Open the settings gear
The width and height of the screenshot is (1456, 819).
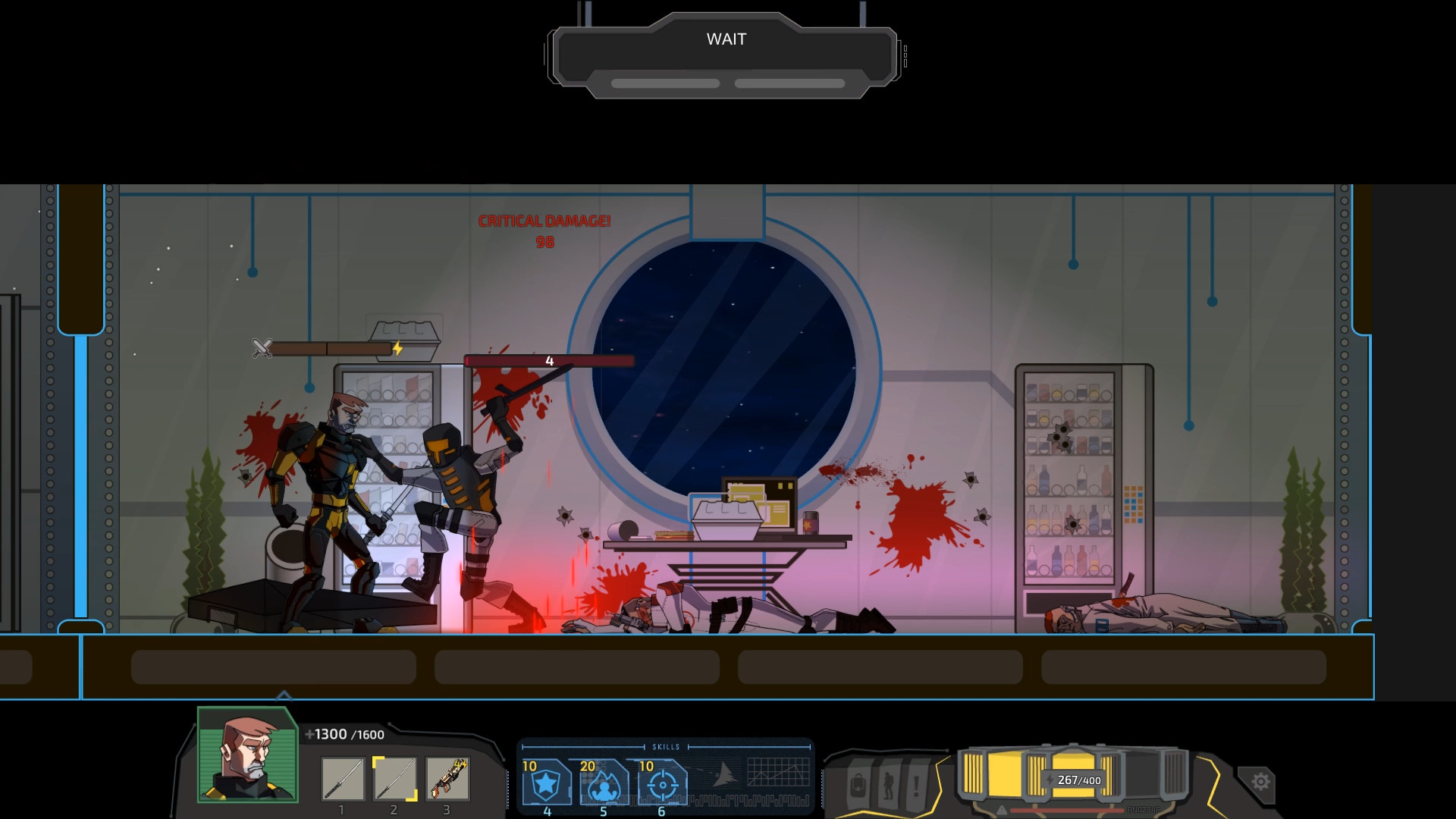pyautogui.click(x=1260, y=781)
